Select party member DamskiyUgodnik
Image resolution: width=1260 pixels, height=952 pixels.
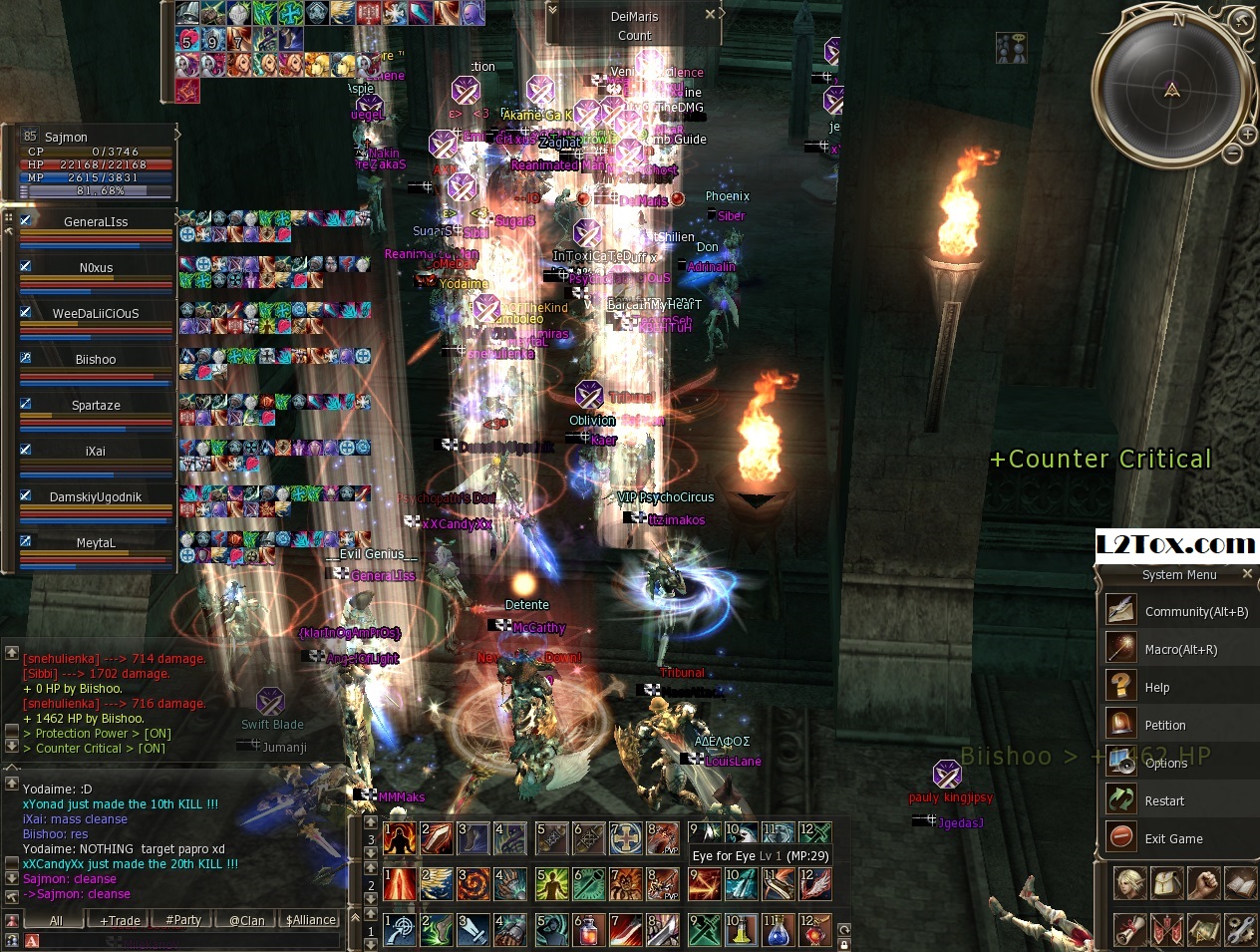96,497
